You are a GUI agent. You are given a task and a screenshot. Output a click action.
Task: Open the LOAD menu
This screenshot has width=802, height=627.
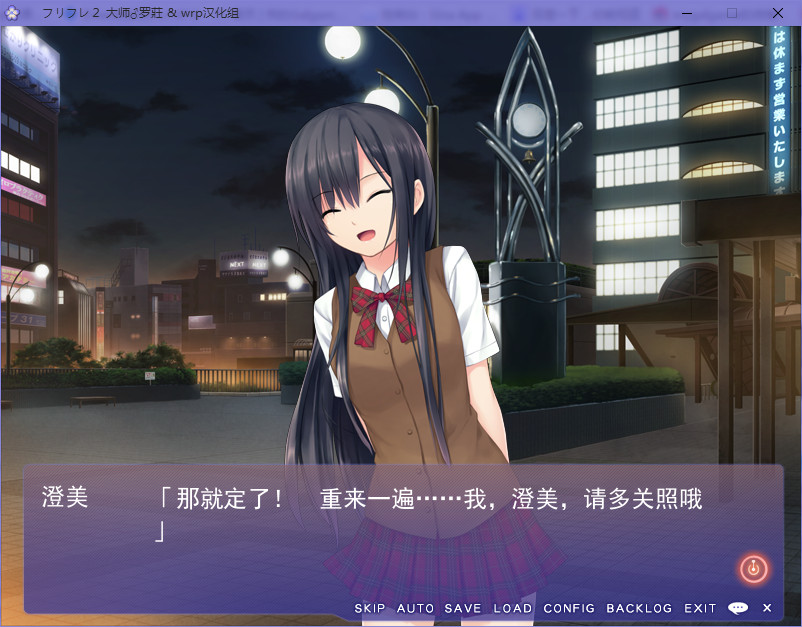click(x=513, y=608)
